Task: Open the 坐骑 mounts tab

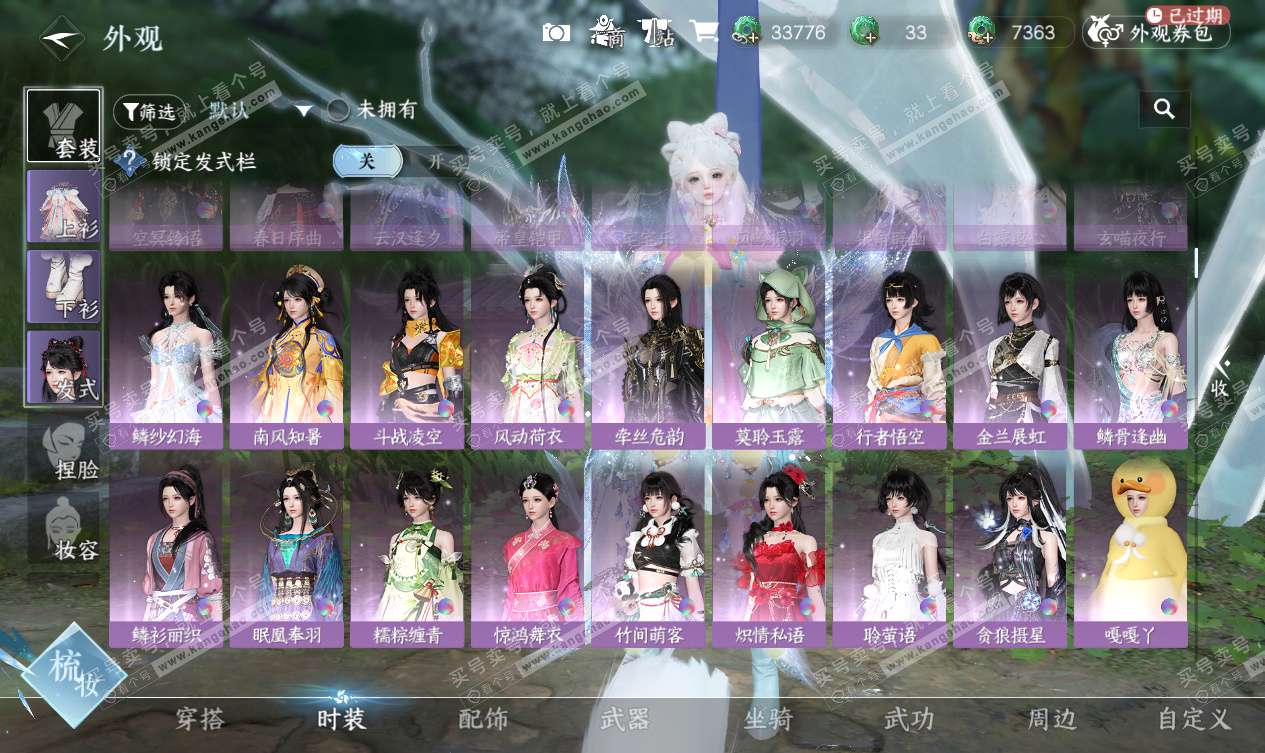Action: pos(768,719)
